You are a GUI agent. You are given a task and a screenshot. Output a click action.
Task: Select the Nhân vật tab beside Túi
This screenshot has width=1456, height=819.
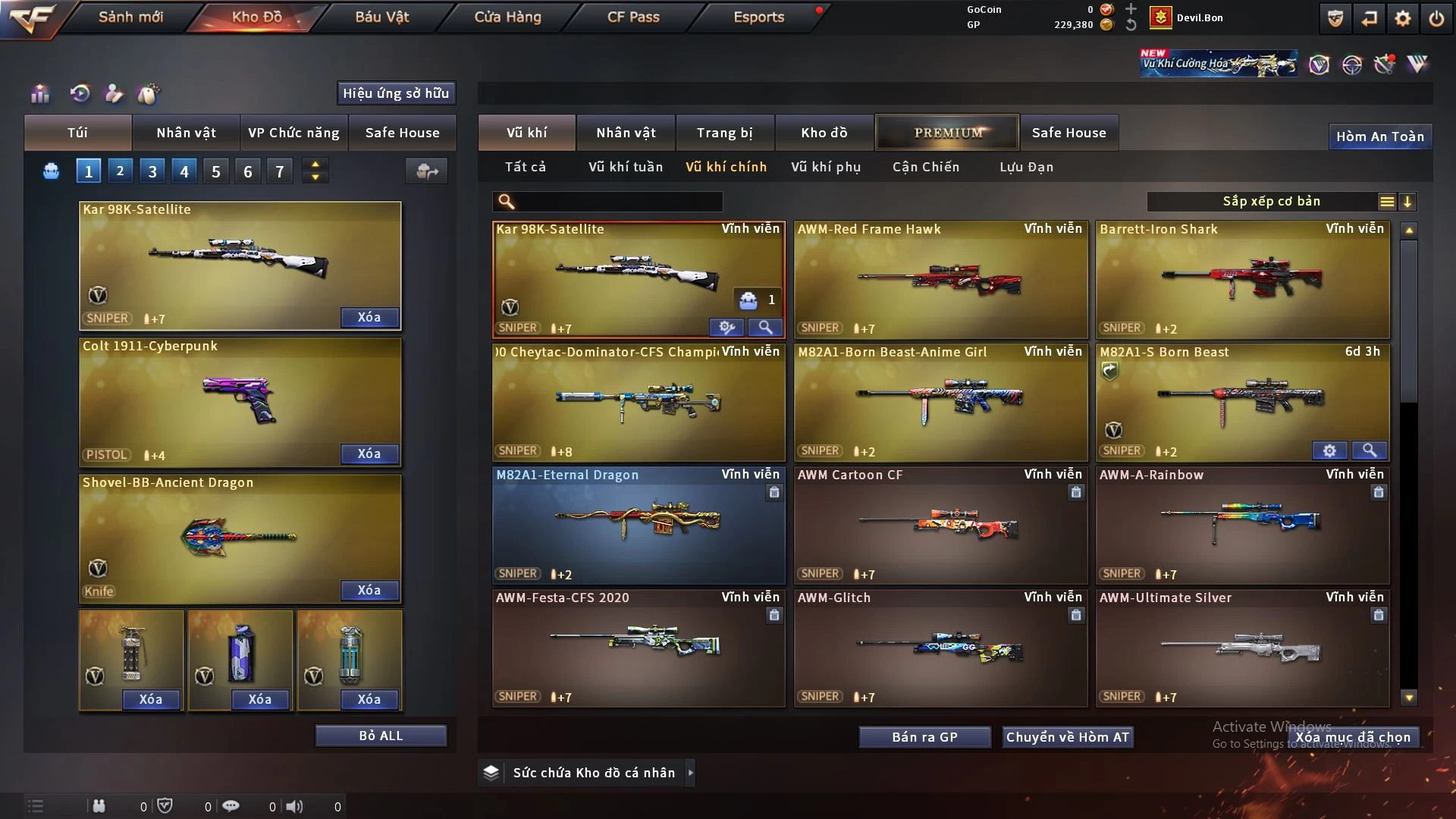click(186, 133)
